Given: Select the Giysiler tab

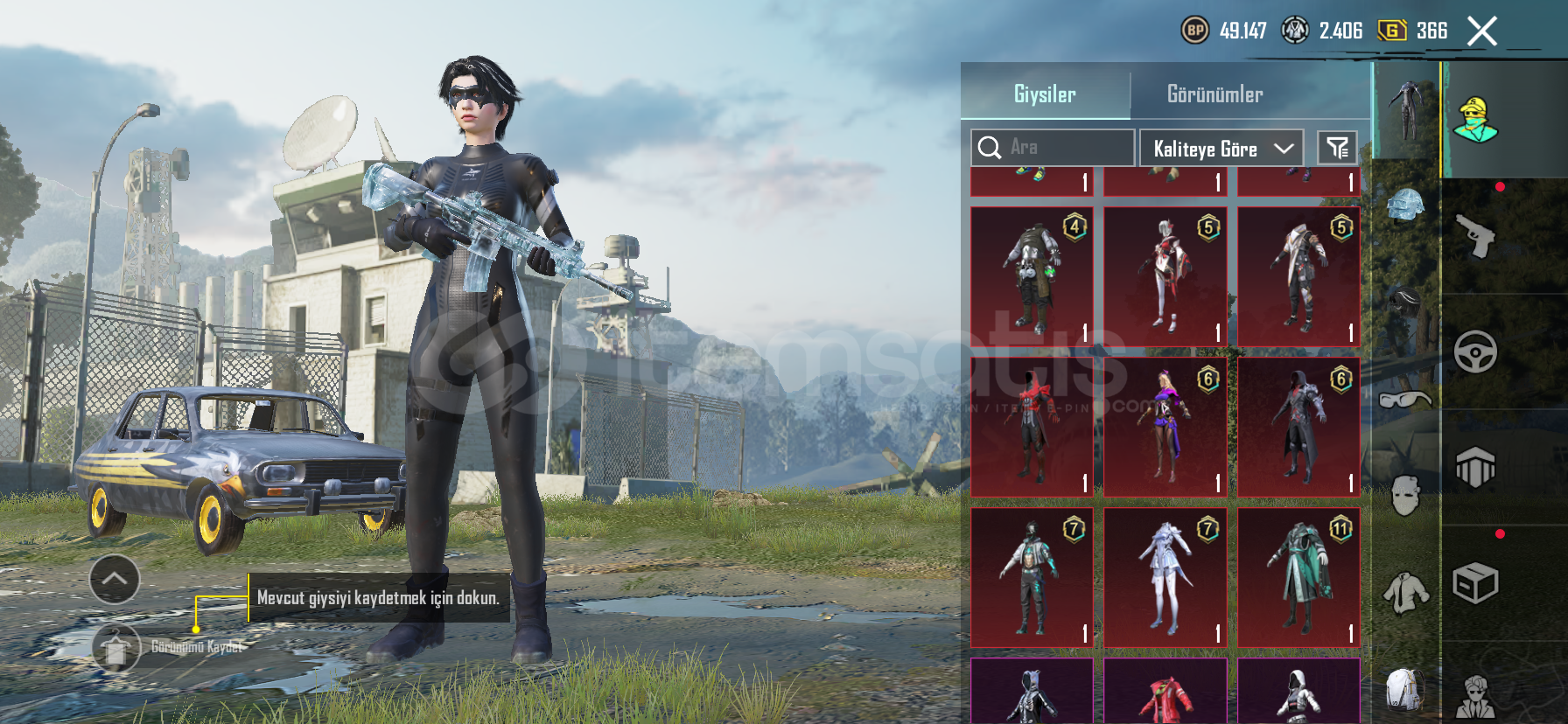Looking at the screenshot, I should 1045,94.
